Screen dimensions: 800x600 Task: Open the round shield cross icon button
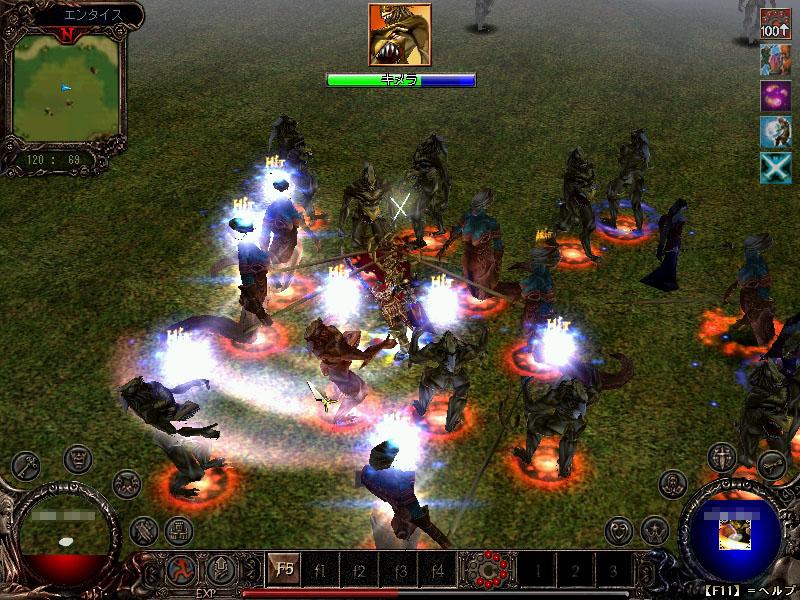721,458
